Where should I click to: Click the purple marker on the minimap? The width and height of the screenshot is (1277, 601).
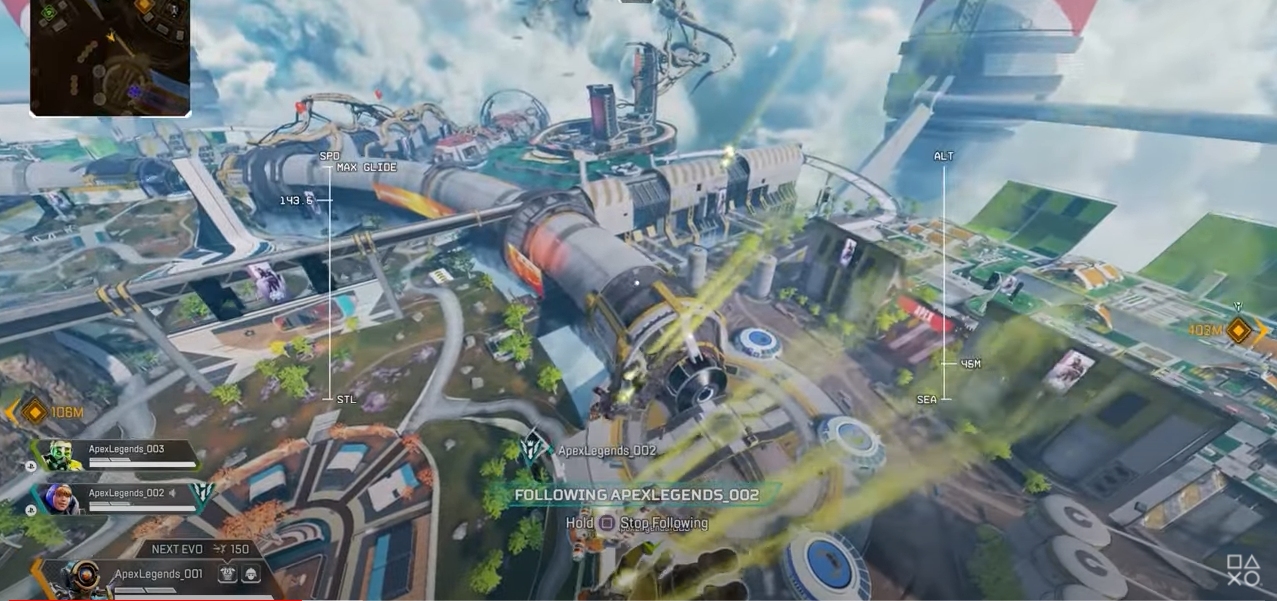point(135,91)
